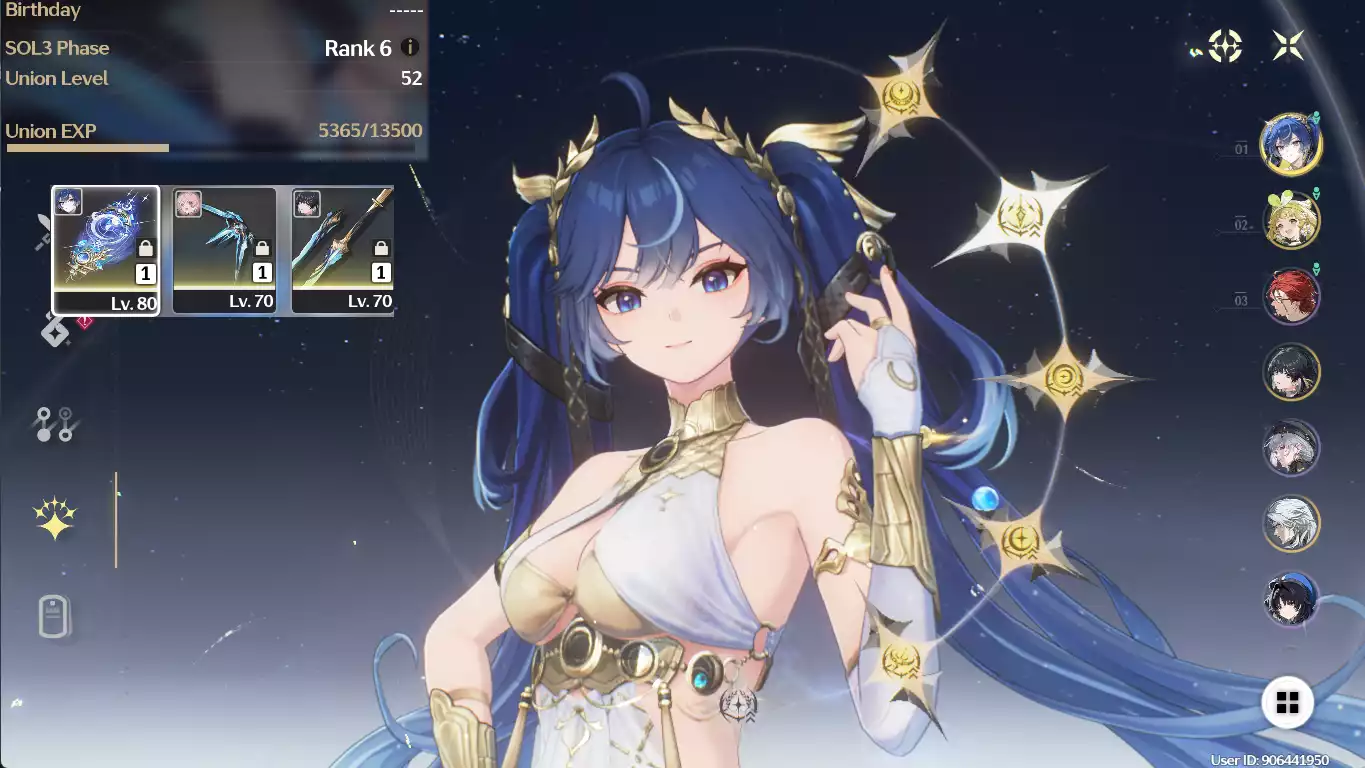This screenshot has height=768, width=1365.
Task: Select the weapon card with pink-haired portrait
Action: click(224, 250)
